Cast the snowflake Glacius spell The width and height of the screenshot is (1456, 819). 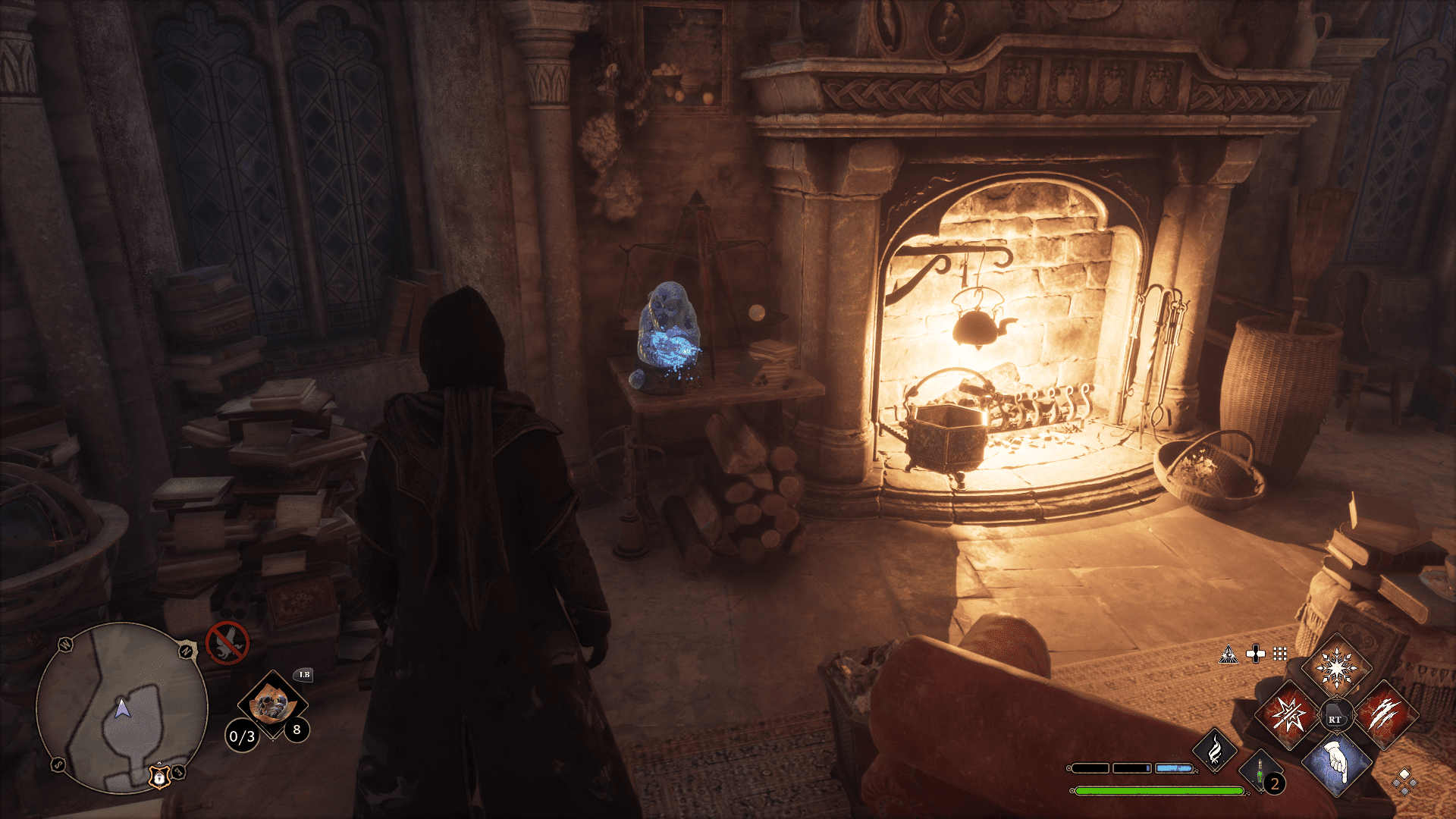1336,669
